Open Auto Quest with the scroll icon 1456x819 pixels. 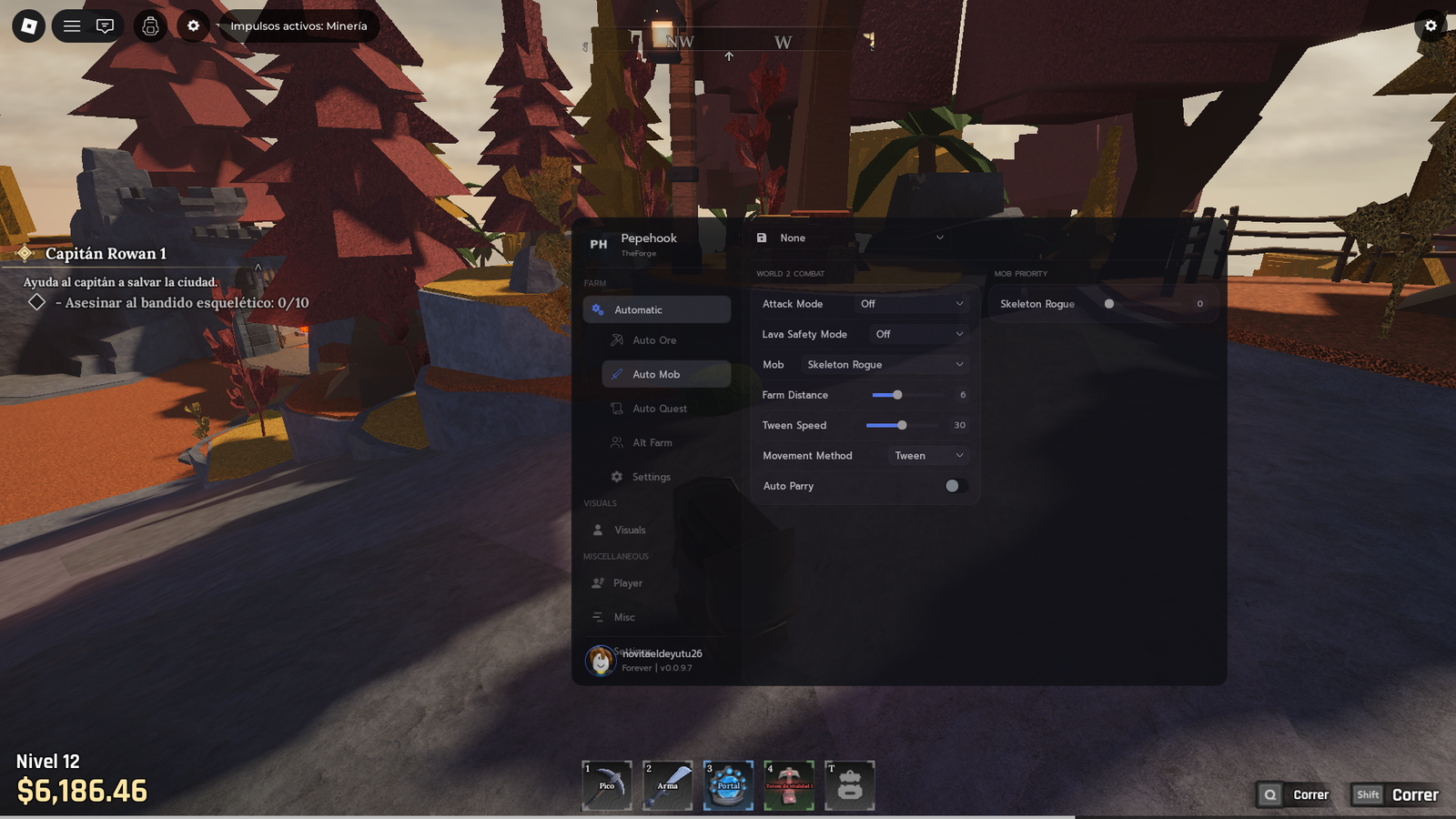click(x=616, y=408)
